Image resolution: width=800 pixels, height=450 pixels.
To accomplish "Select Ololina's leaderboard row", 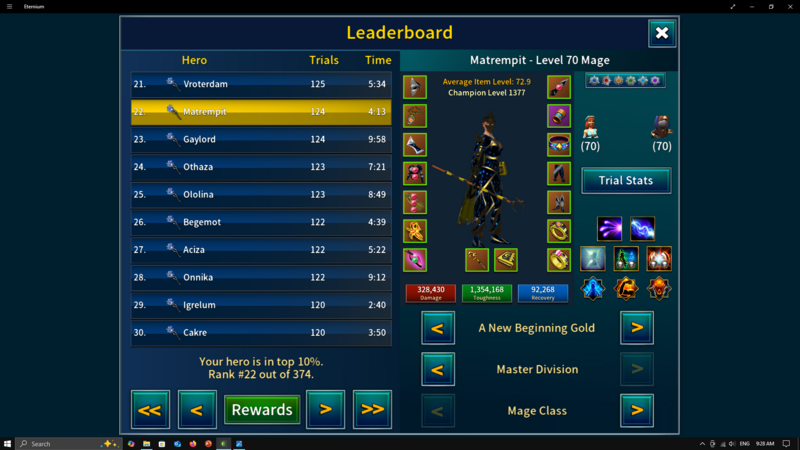I will 261,194.
